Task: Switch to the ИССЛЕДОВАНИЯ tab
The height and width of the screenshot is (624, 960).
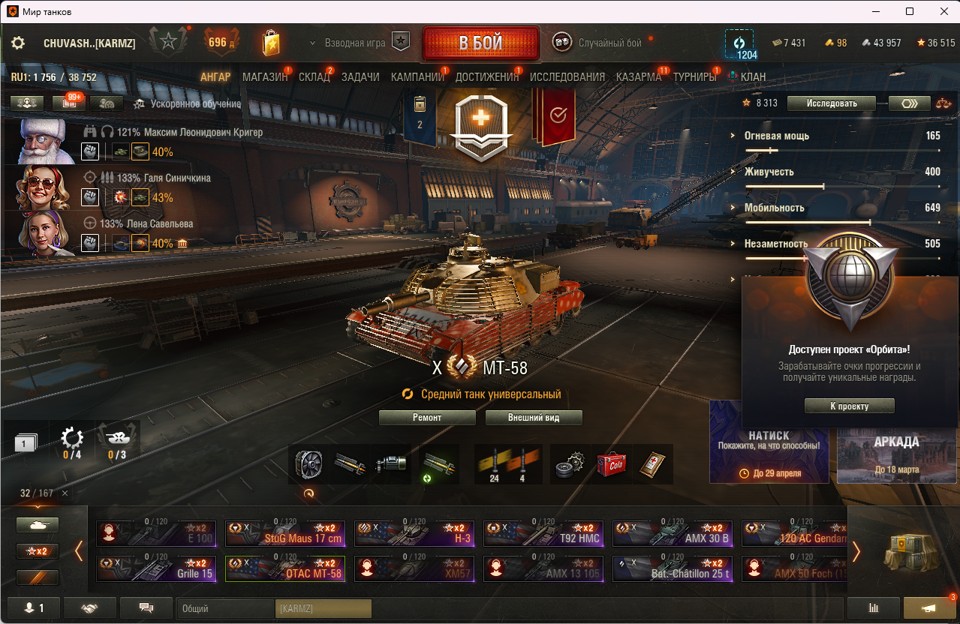Action: (x=567, y=77)
